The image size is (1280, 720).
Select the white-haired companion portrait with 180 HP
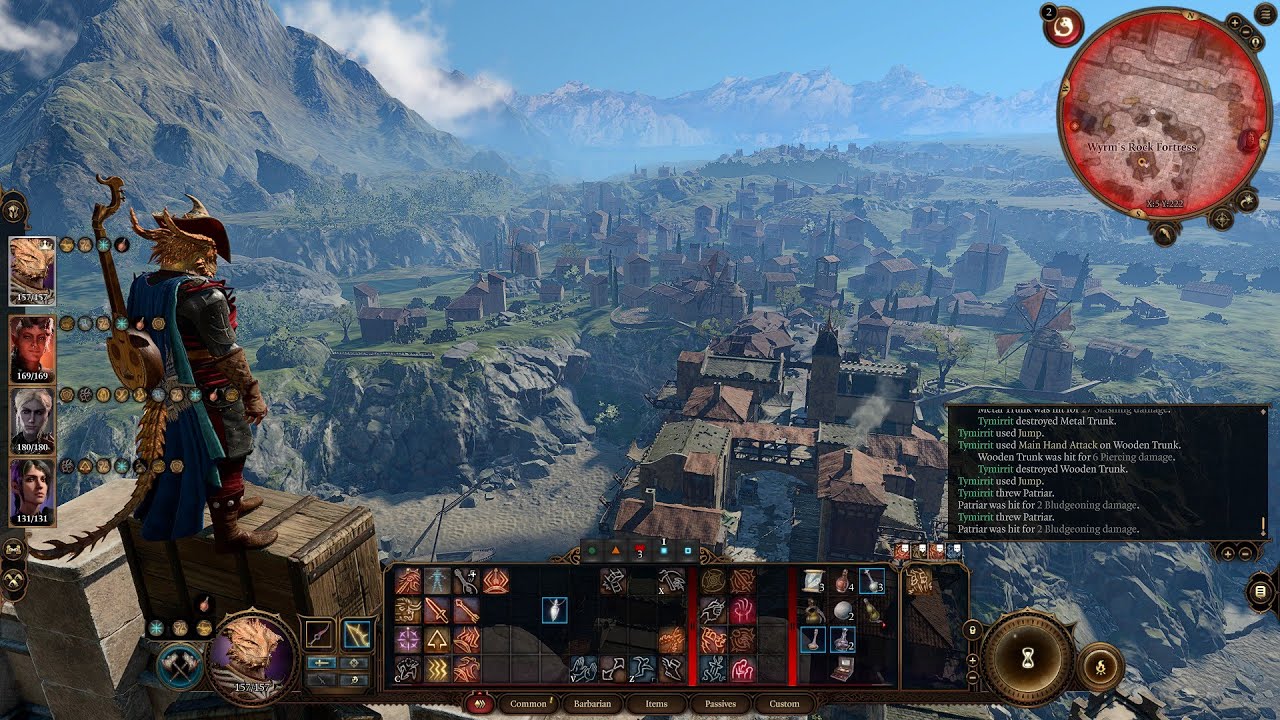click(x=32, y=419)
